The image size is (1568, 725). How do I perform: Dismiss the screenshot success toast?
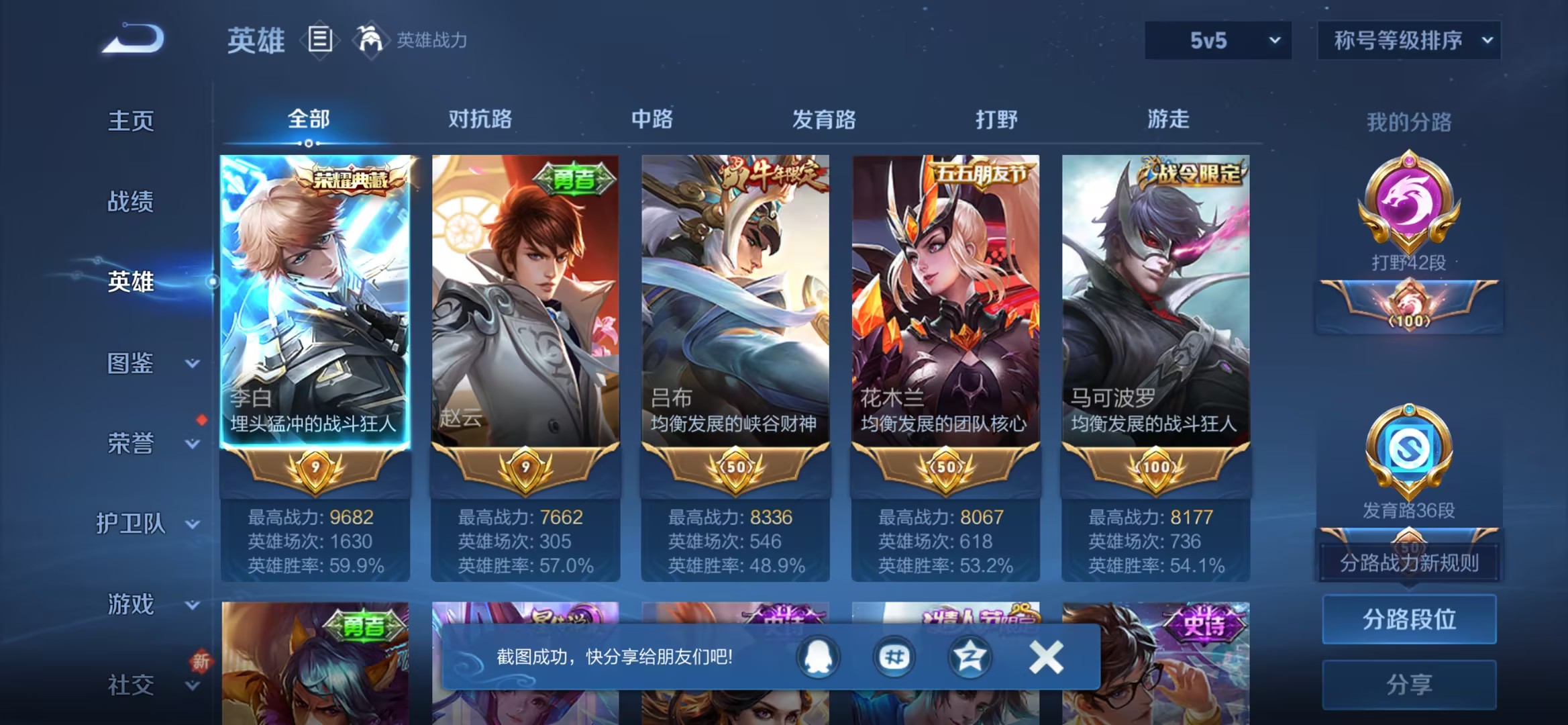(1045, 658)
